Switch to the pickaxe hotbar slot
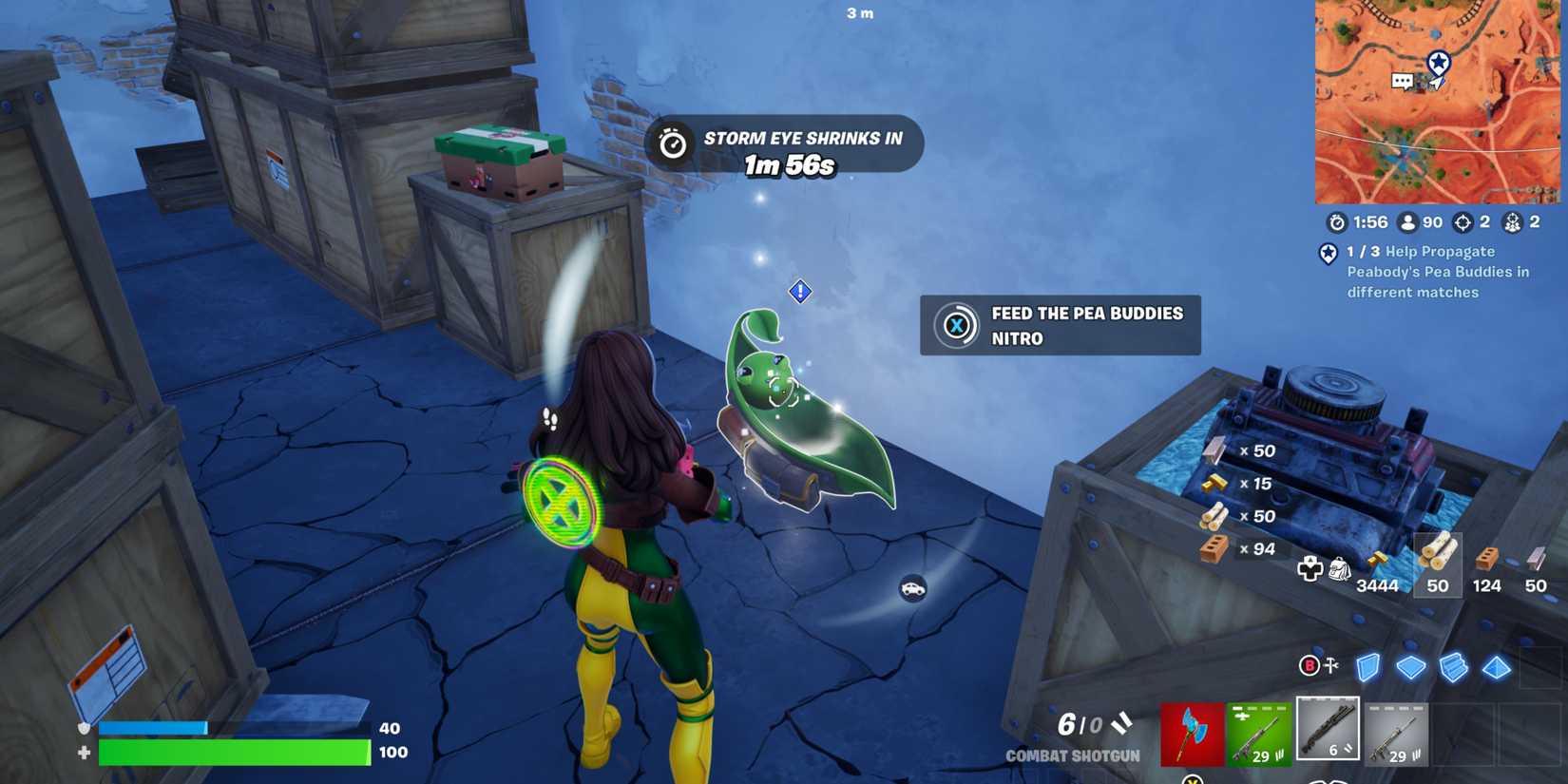 pyautogui.click(x=1192, y=734)
